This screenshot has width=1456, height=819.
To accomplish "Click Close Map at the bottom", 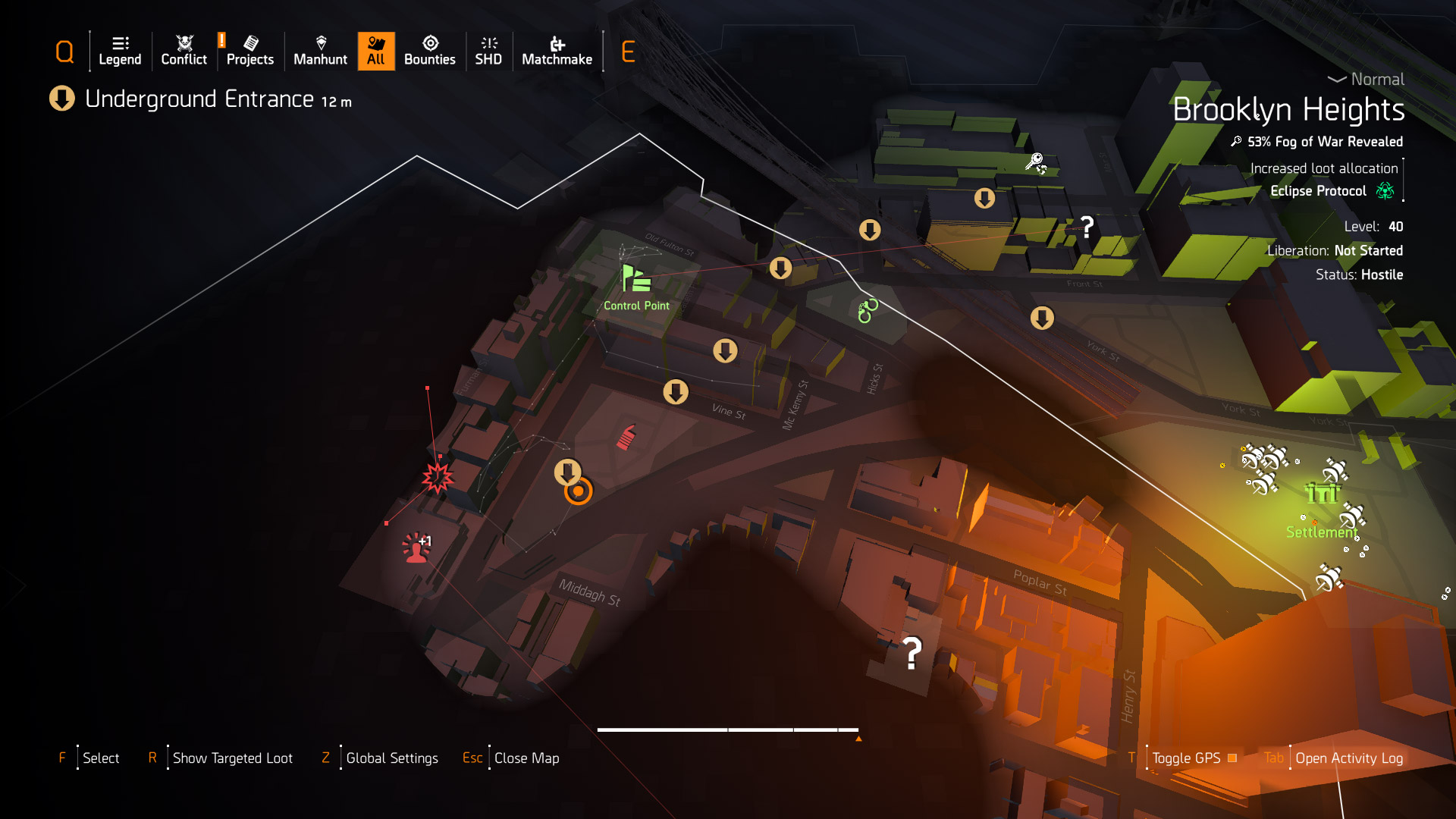I will [x=526, y=758].
